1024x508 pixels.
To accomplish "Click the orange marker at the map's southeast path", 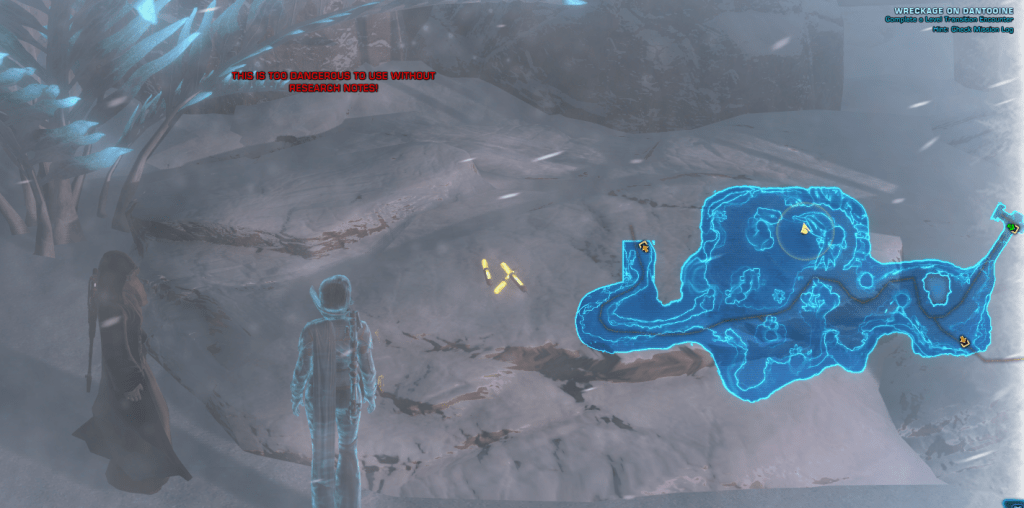I will (x=965, y=341).
